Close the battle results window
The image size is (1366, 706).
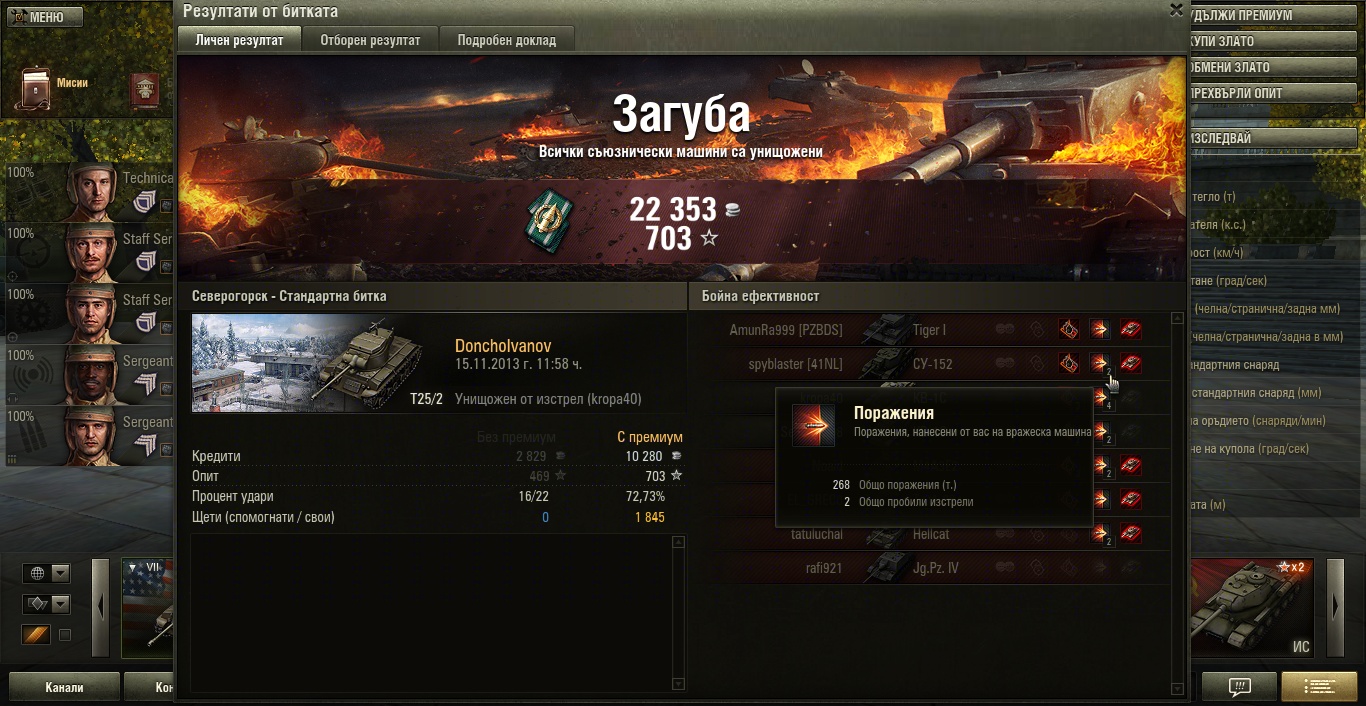coord(1176,10)
